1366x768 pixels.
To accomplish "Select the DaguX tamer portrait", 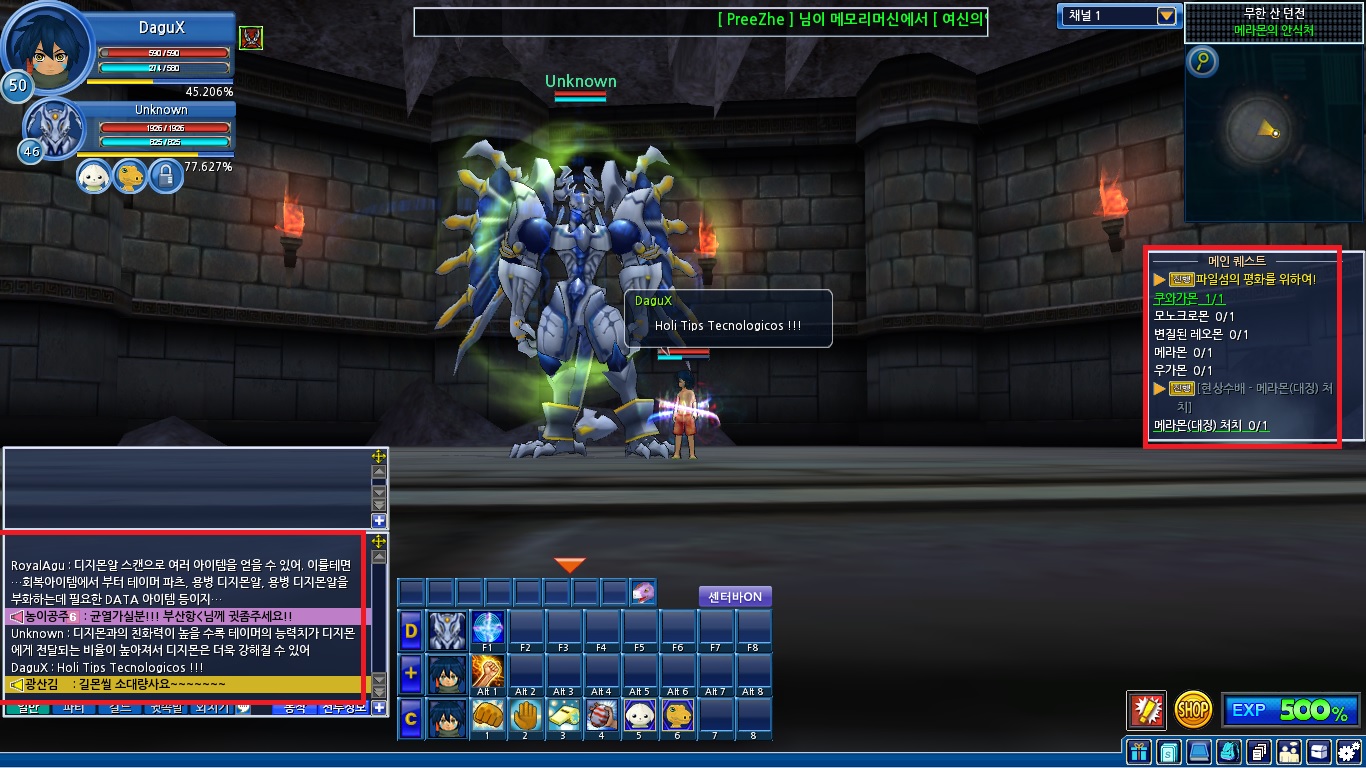I will tap(48, 52).
